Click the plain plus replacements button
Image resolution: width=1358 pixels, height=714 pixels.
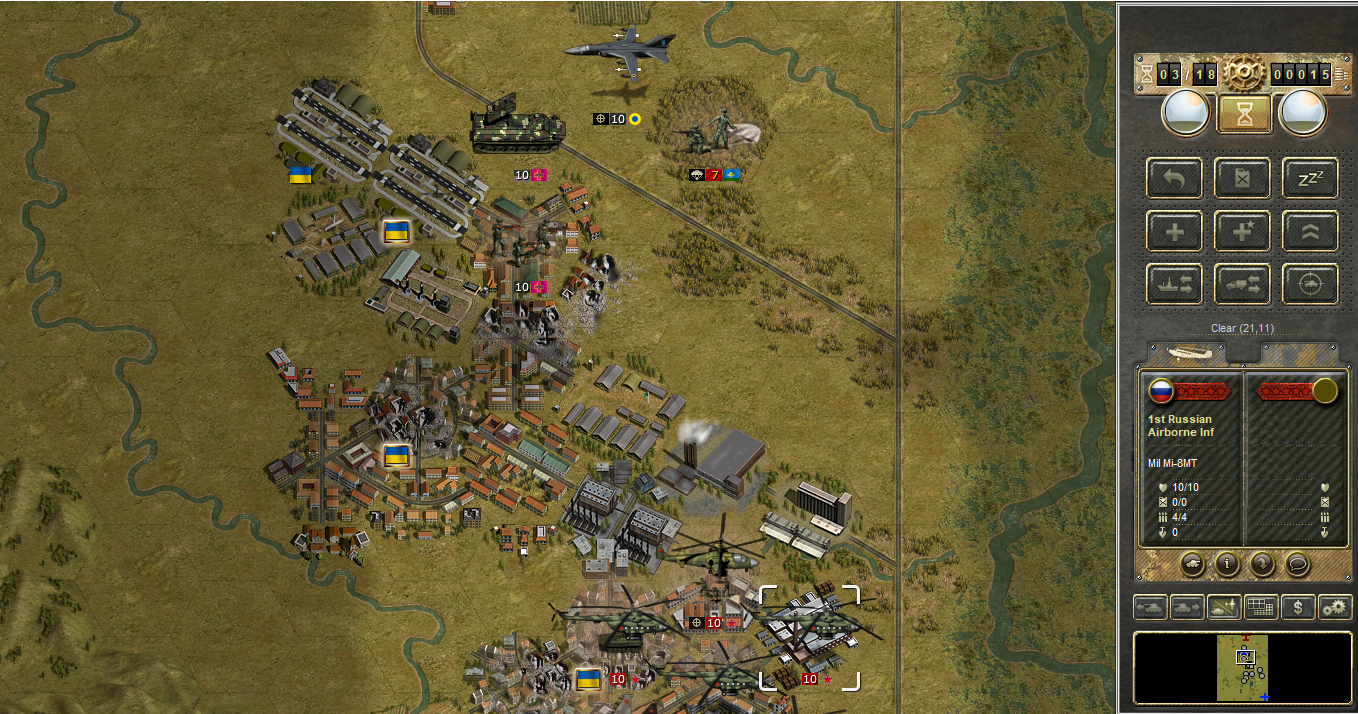click(x=1175, y=232)
